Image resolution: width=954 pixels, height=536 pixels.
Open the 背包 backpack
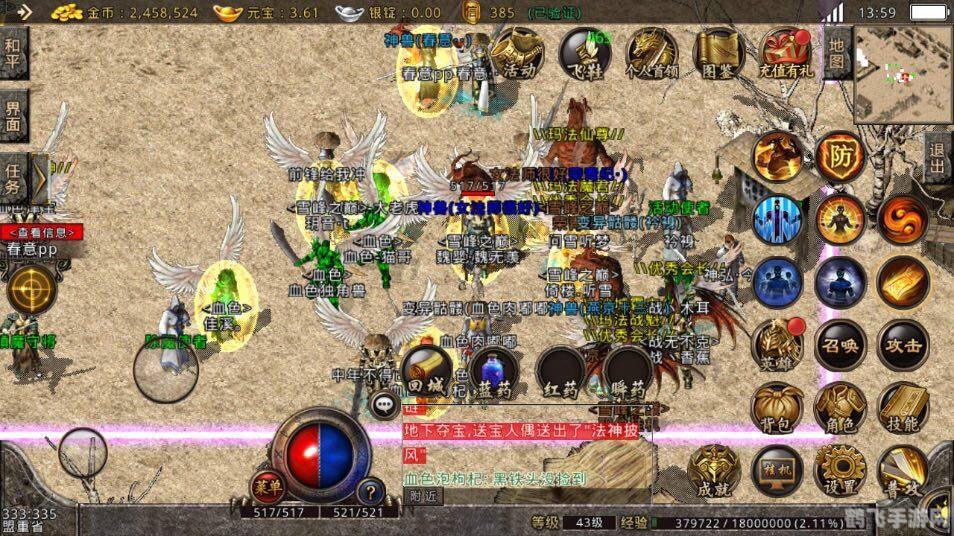click(777, 410)
